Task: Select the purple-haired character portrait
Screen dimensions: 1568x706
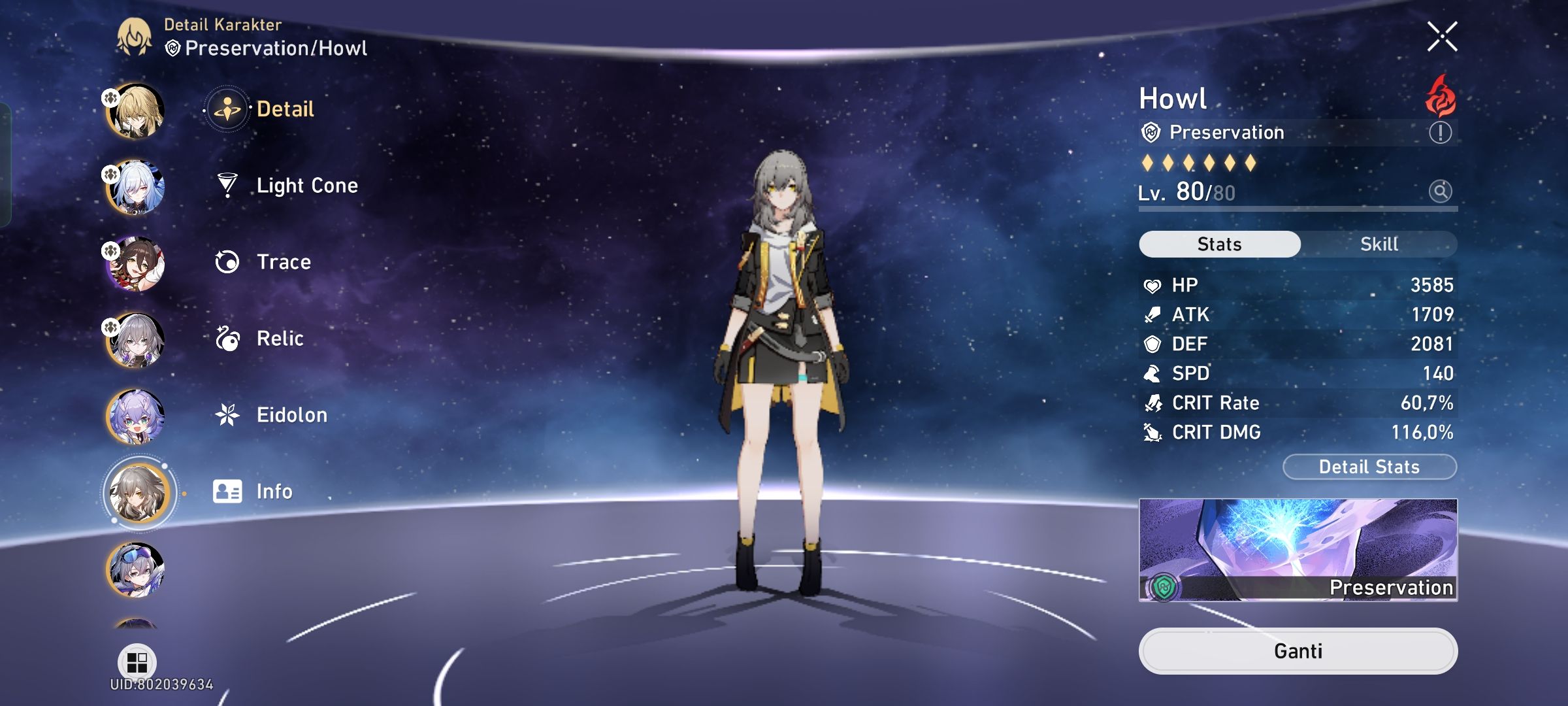Action: tap(137, 414)
